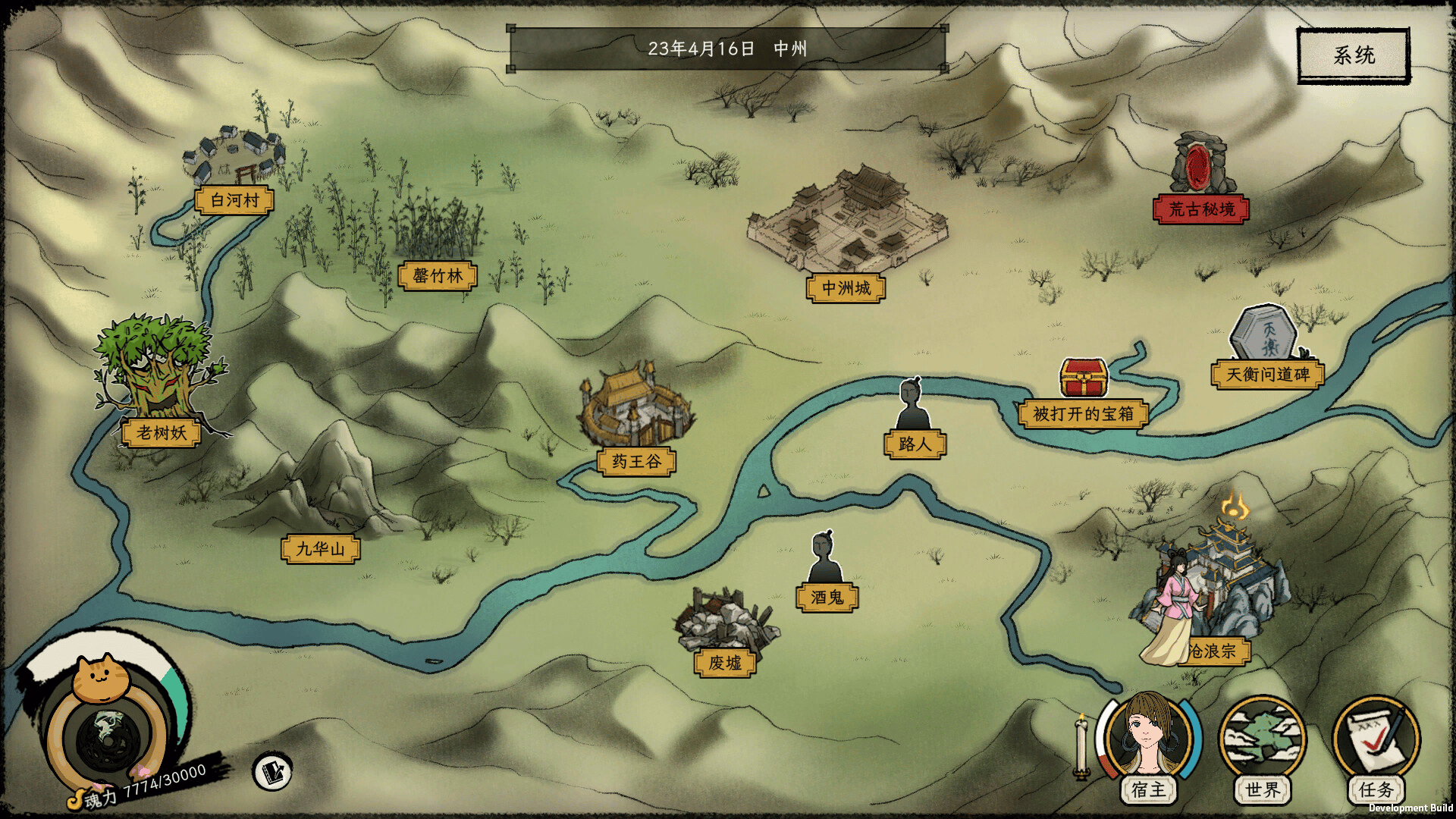Enter 中洲城 on the map
1456x819 pixels.
(846, 288)
